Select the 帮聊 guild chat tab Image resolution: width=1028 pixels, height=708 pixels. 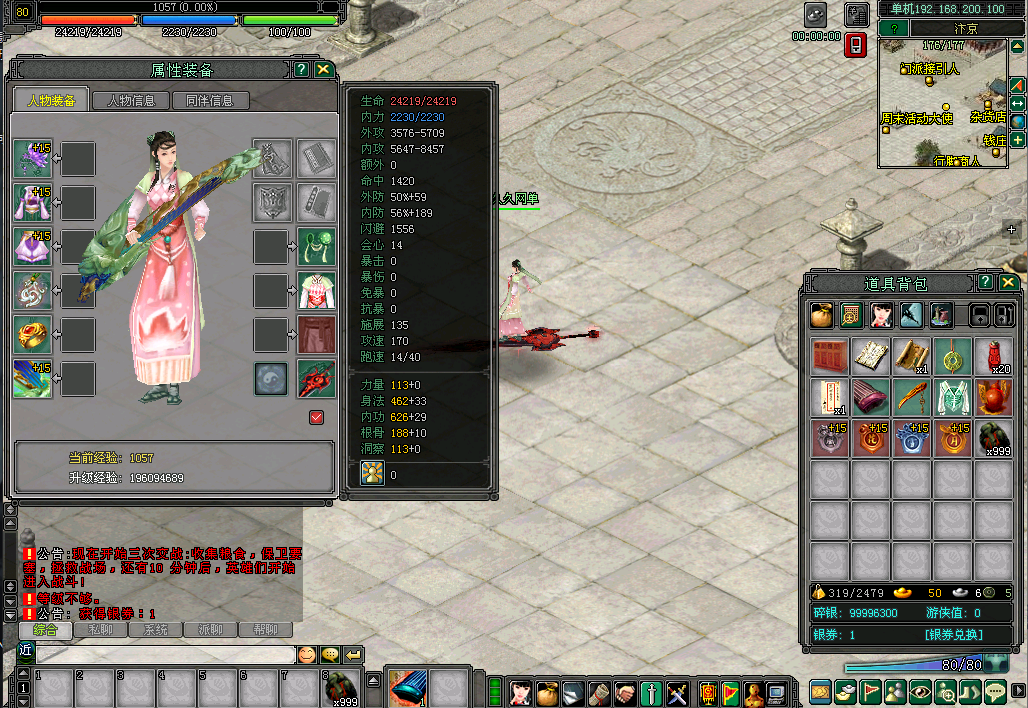click(x=265, y=630)
